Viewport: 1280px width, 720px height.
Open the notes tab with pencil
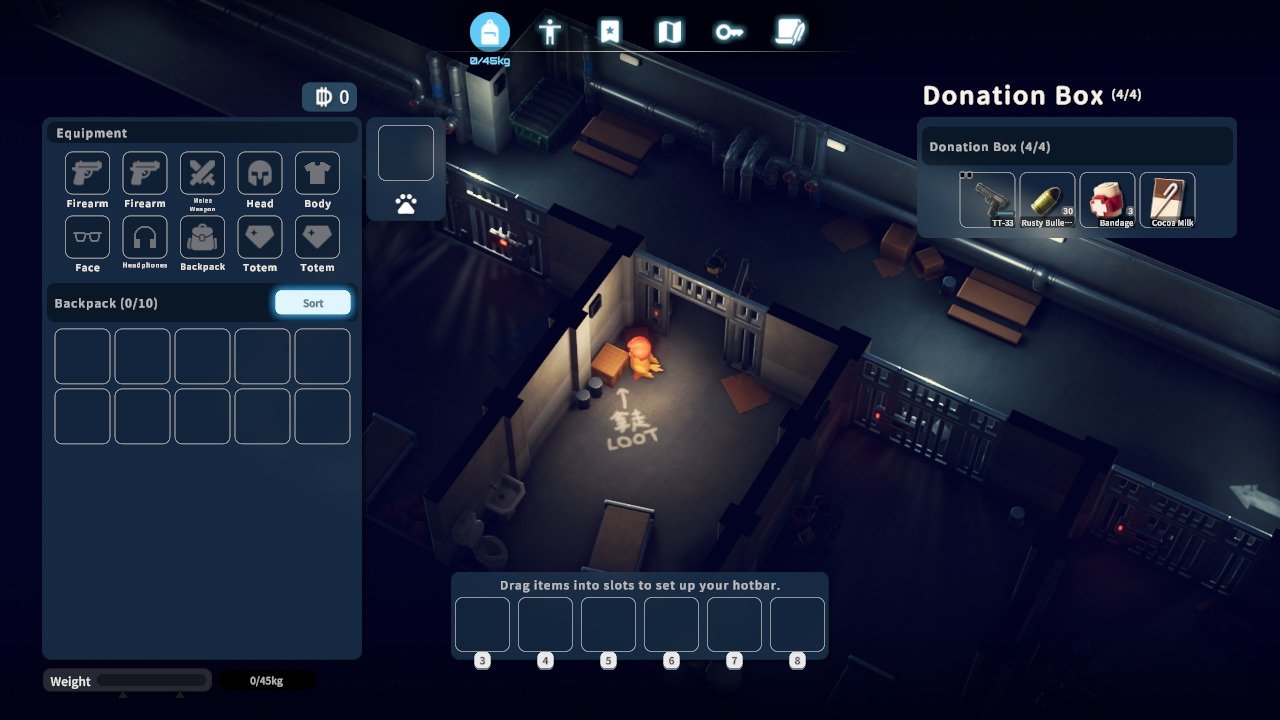point(790,32)
